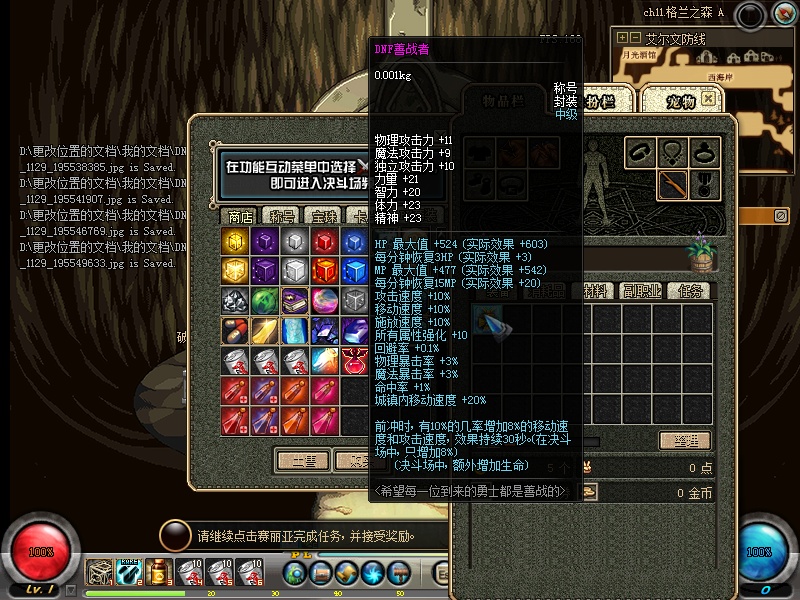Choose the purple spellbook item
This screenshot has width=800, height=600.
pos(294,301)
